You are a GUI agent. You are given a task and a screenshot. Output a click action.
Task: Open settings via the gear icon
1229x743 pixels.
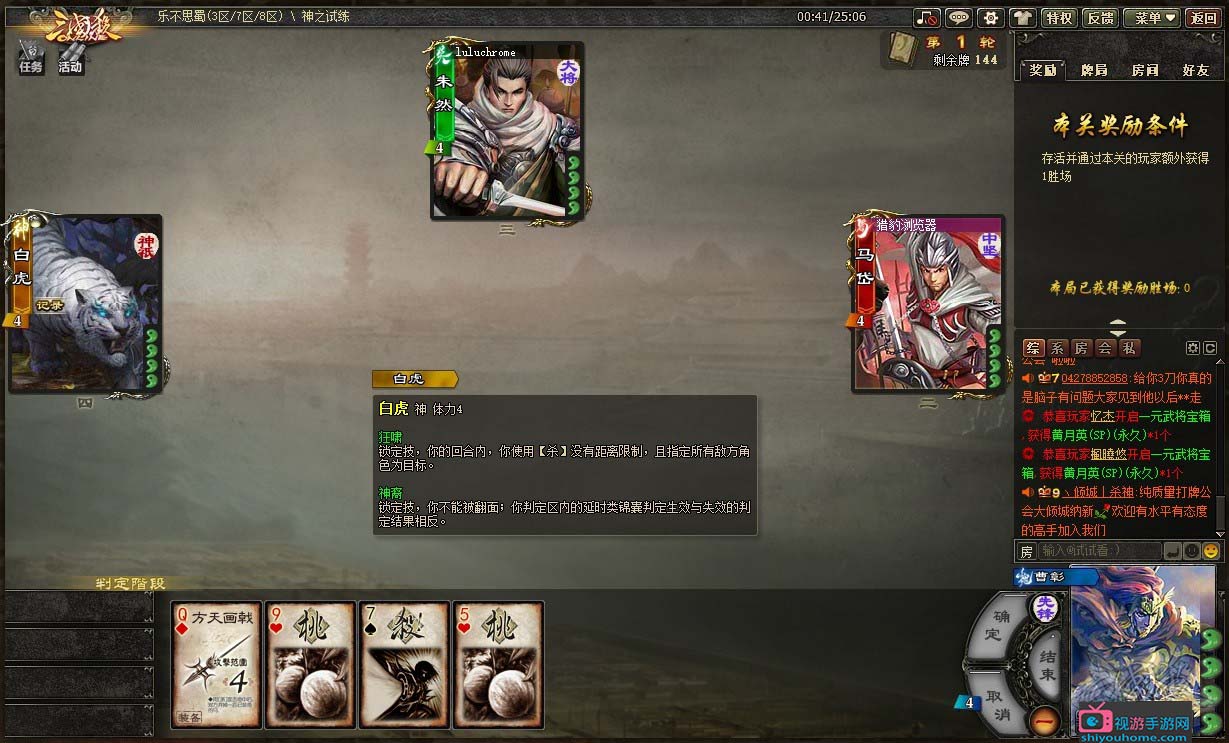[990, 18]
